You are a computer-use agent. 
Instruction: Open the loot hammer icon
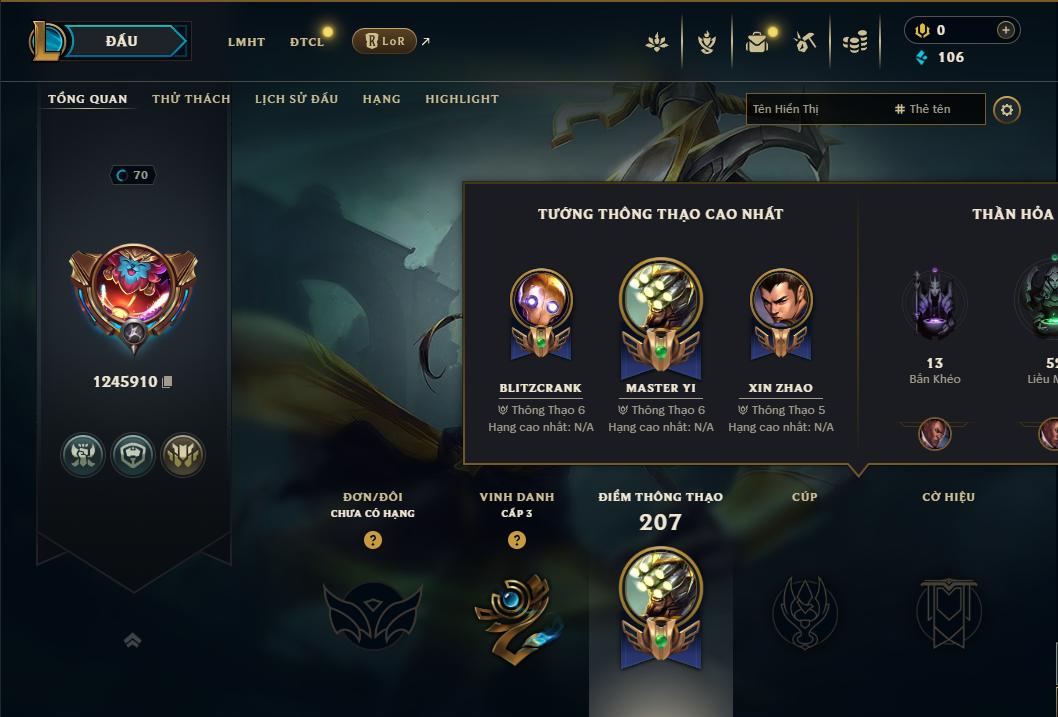point(805,42)
